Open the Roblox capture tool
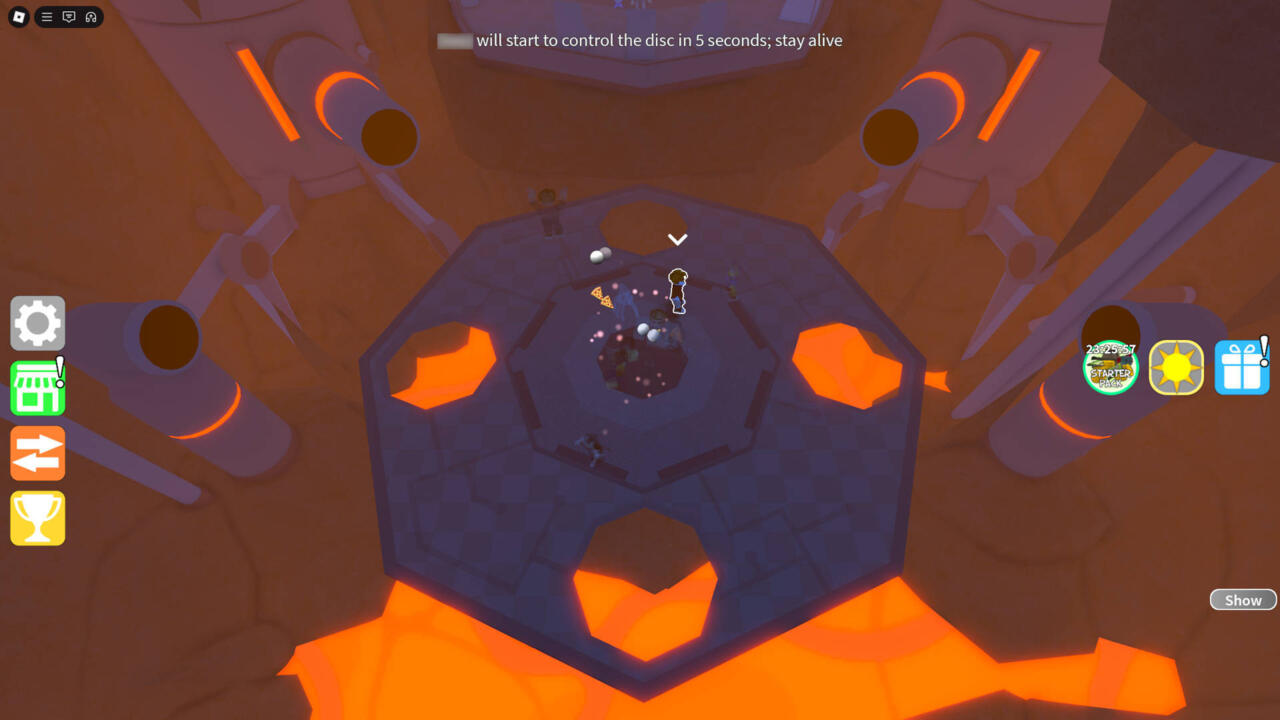1280x720 pixels. coord(91,17)
